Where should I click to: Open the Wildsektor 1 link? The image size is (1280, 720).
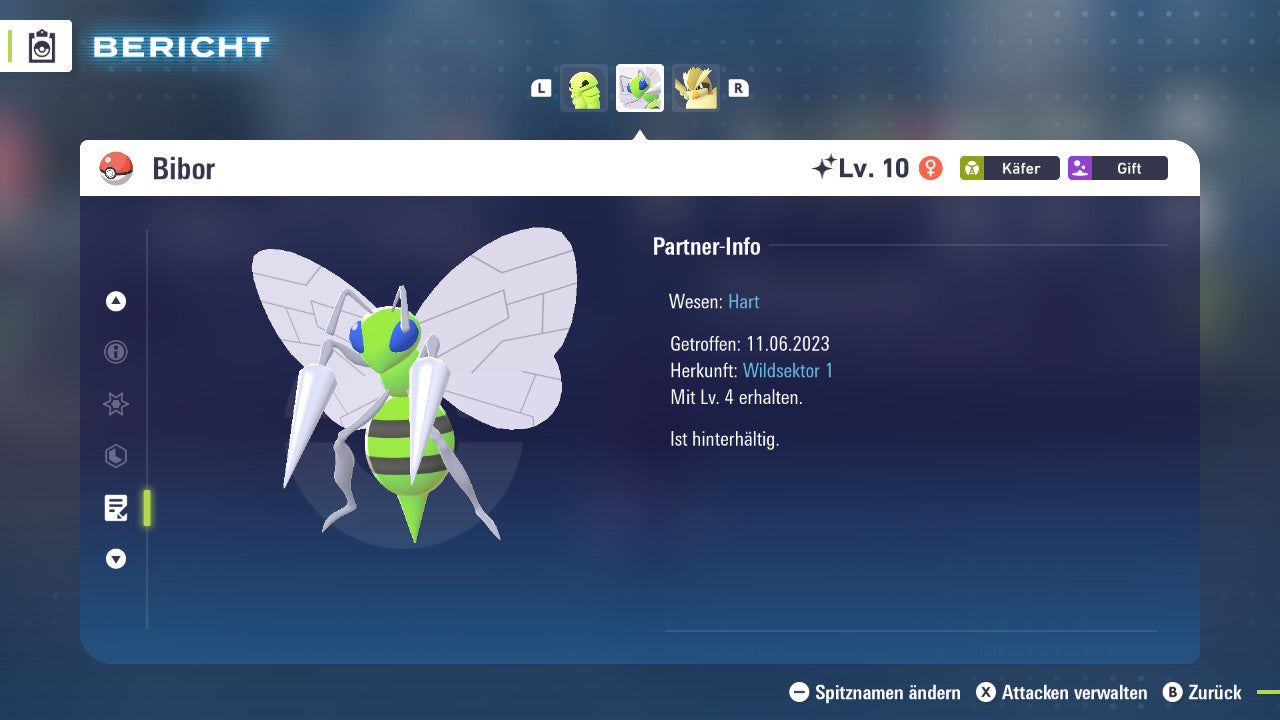pos(788,370)
